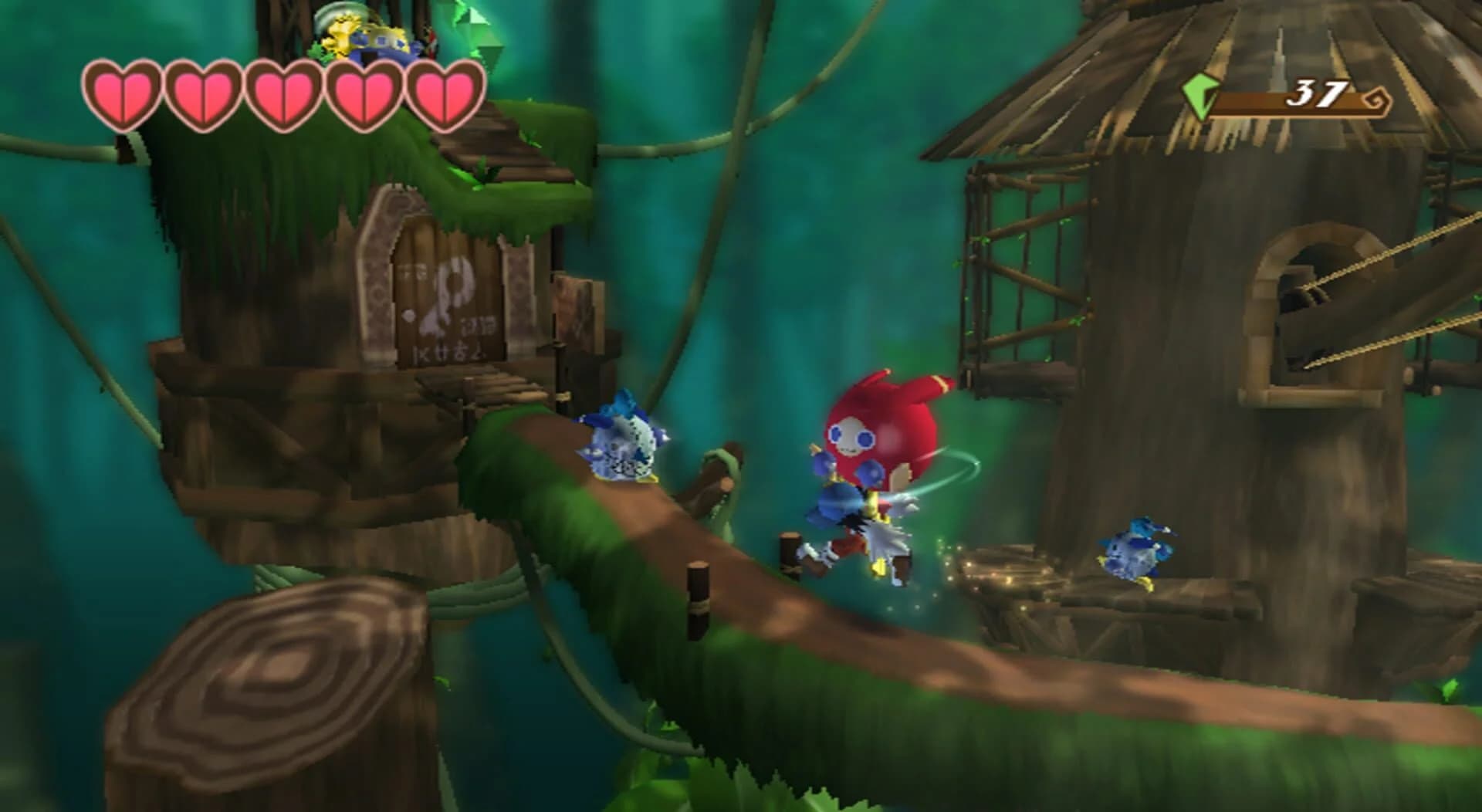
Task: Click the blue bird near the wooden platform
Action: (x=1135, y=556)
